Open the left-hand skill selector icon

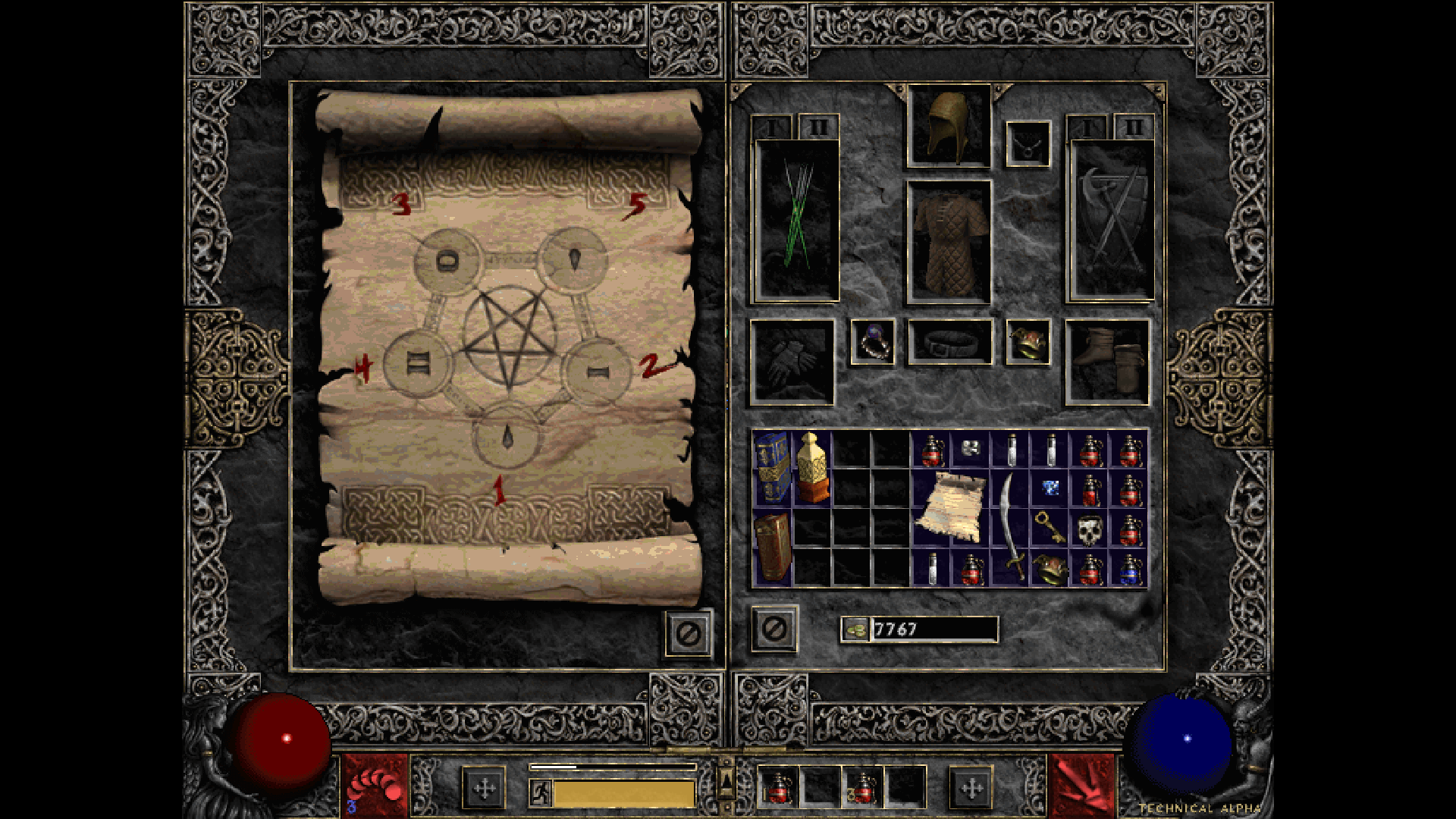click(x=375, y=786)
